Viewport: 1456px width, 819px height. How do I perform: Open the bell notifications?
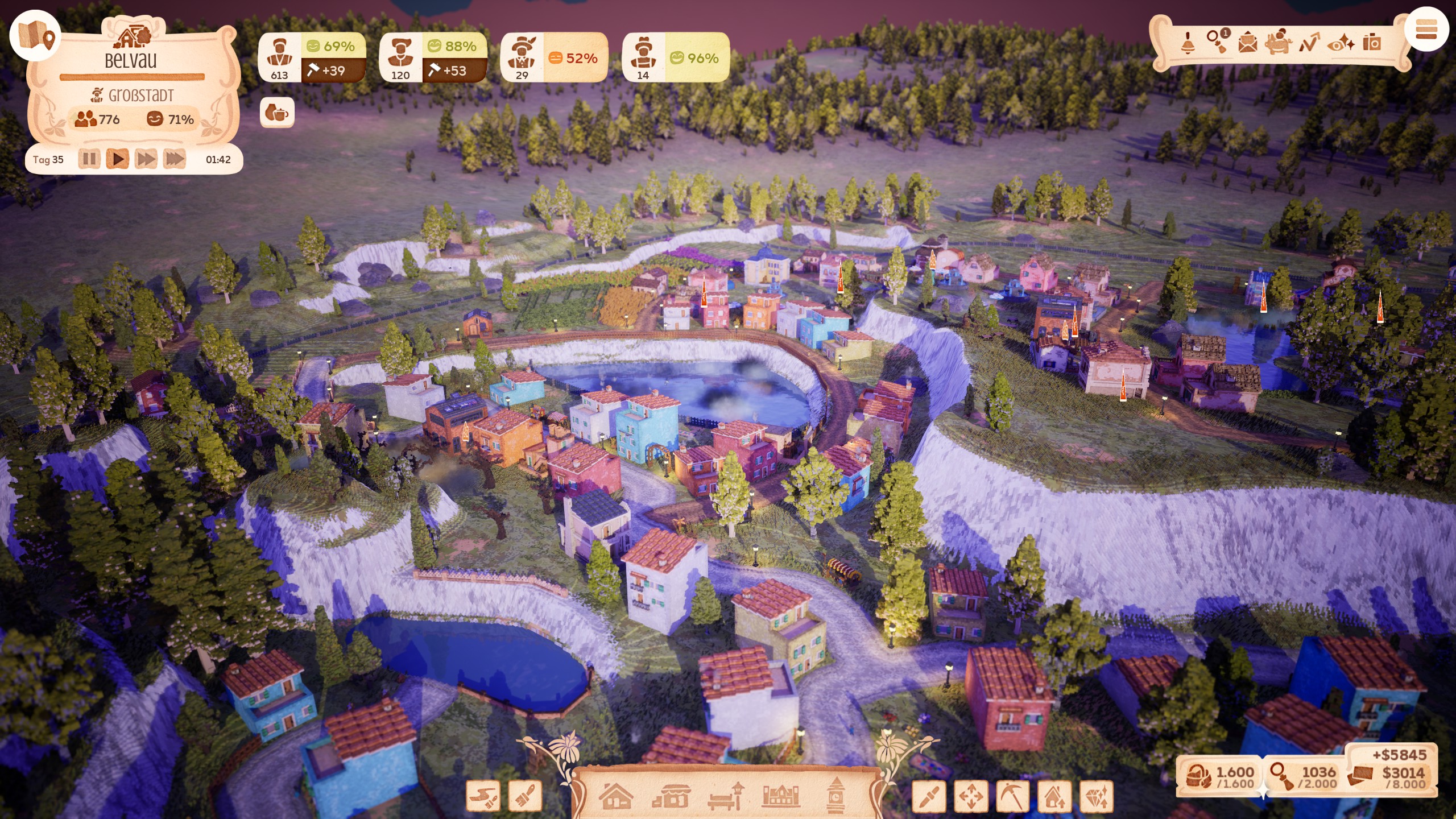[1188, 43]
